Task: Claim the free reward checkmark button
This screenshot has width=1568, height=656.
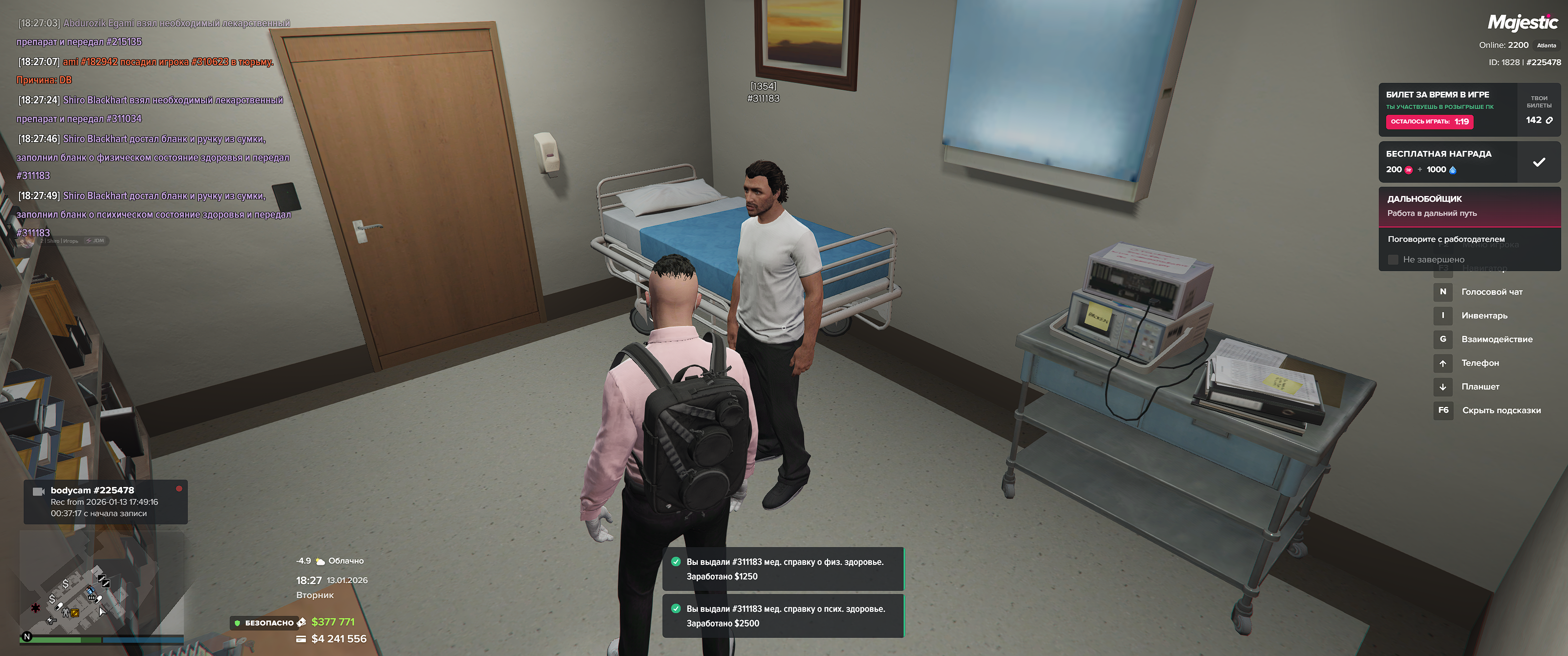Action: pyautogui.click(x=1538, y=162)
